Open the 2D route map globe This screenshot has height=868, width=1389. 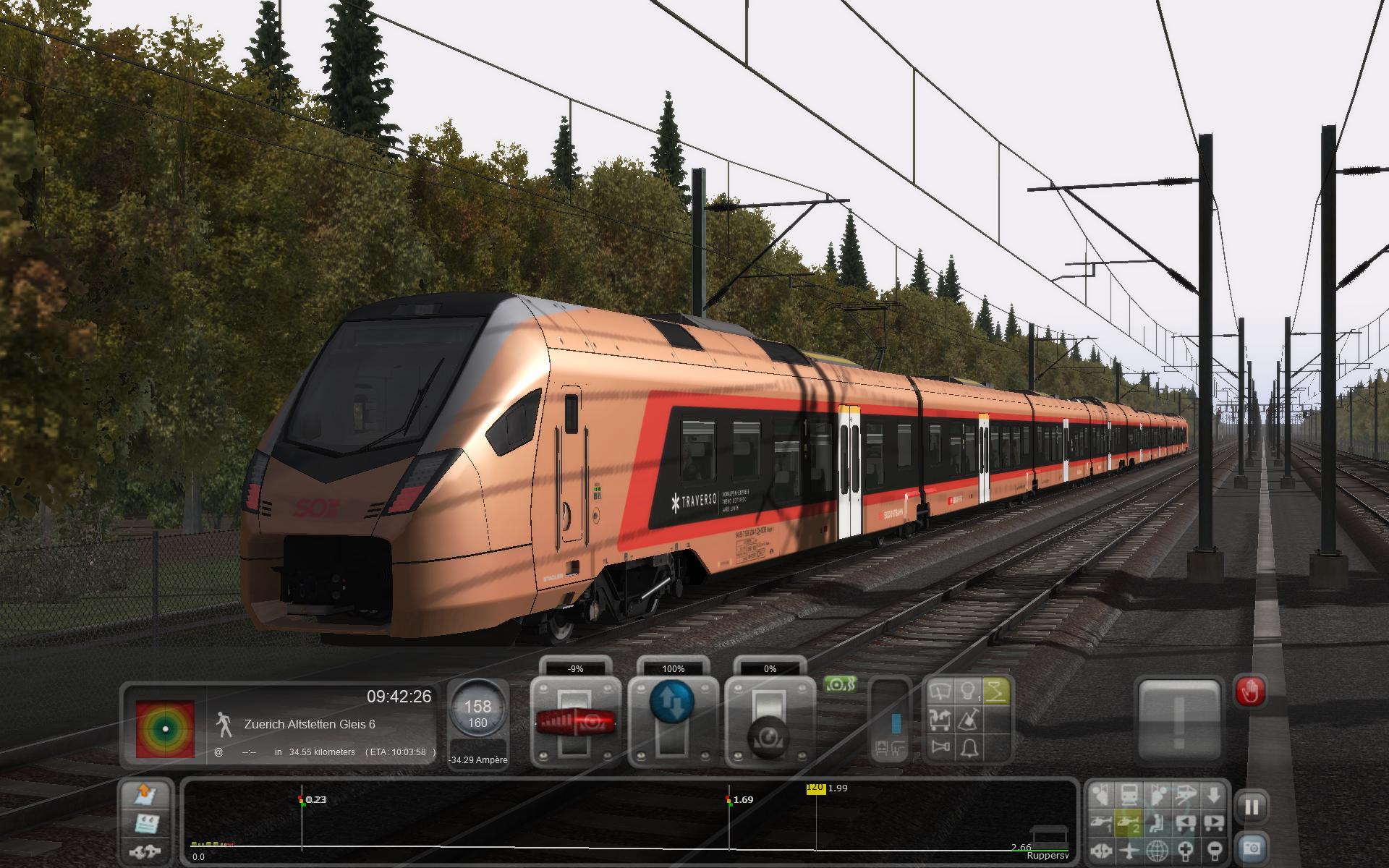point(1157,849)
